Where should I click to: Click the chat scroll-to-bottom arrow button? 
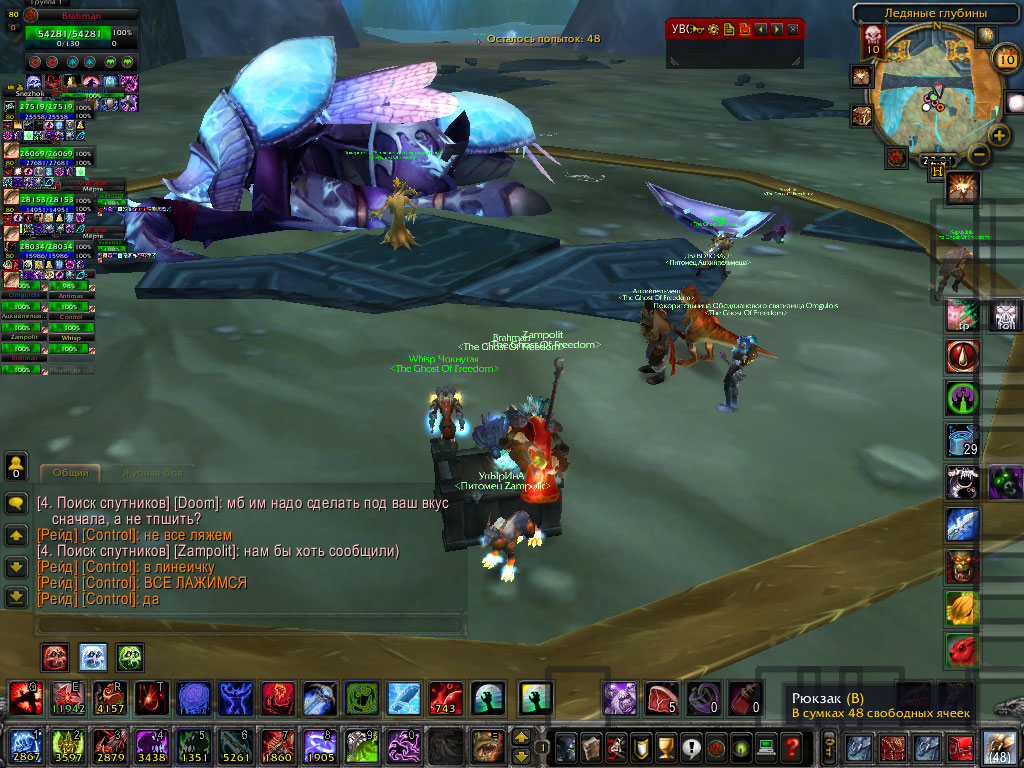point(16,597)
